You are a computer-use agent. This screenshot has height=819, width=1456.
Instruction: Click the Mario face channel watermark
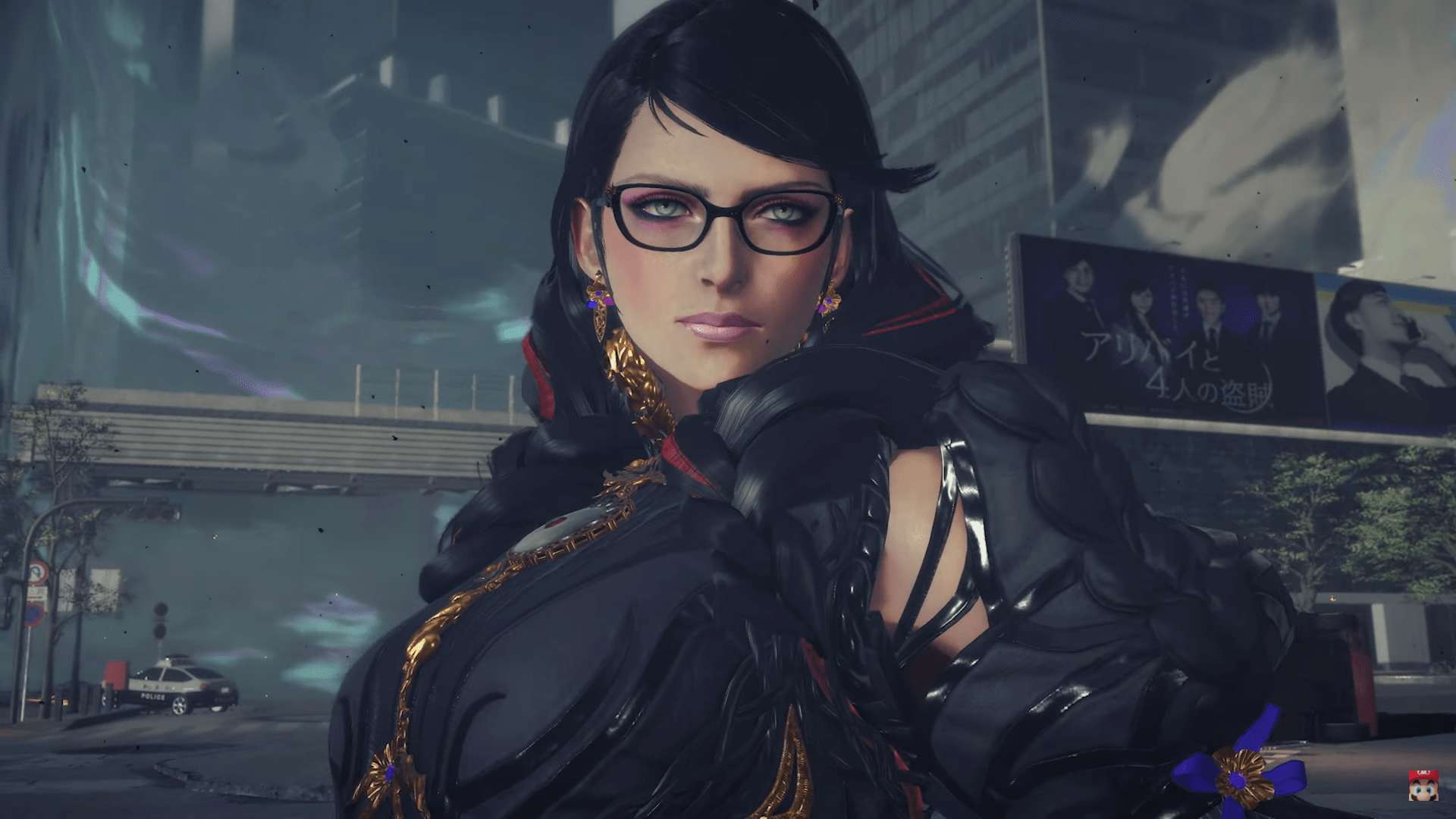coord(1423,786)
